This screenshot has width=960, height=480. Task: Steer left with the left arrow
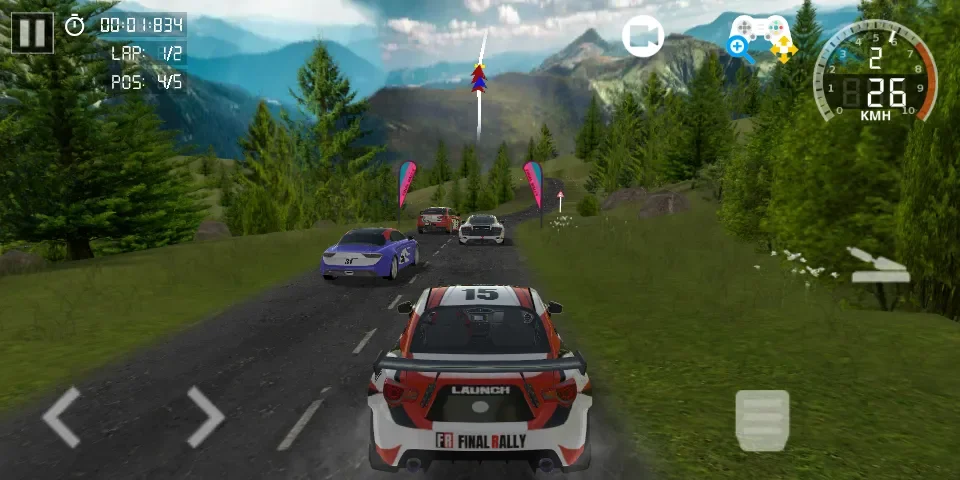(62, 416)
